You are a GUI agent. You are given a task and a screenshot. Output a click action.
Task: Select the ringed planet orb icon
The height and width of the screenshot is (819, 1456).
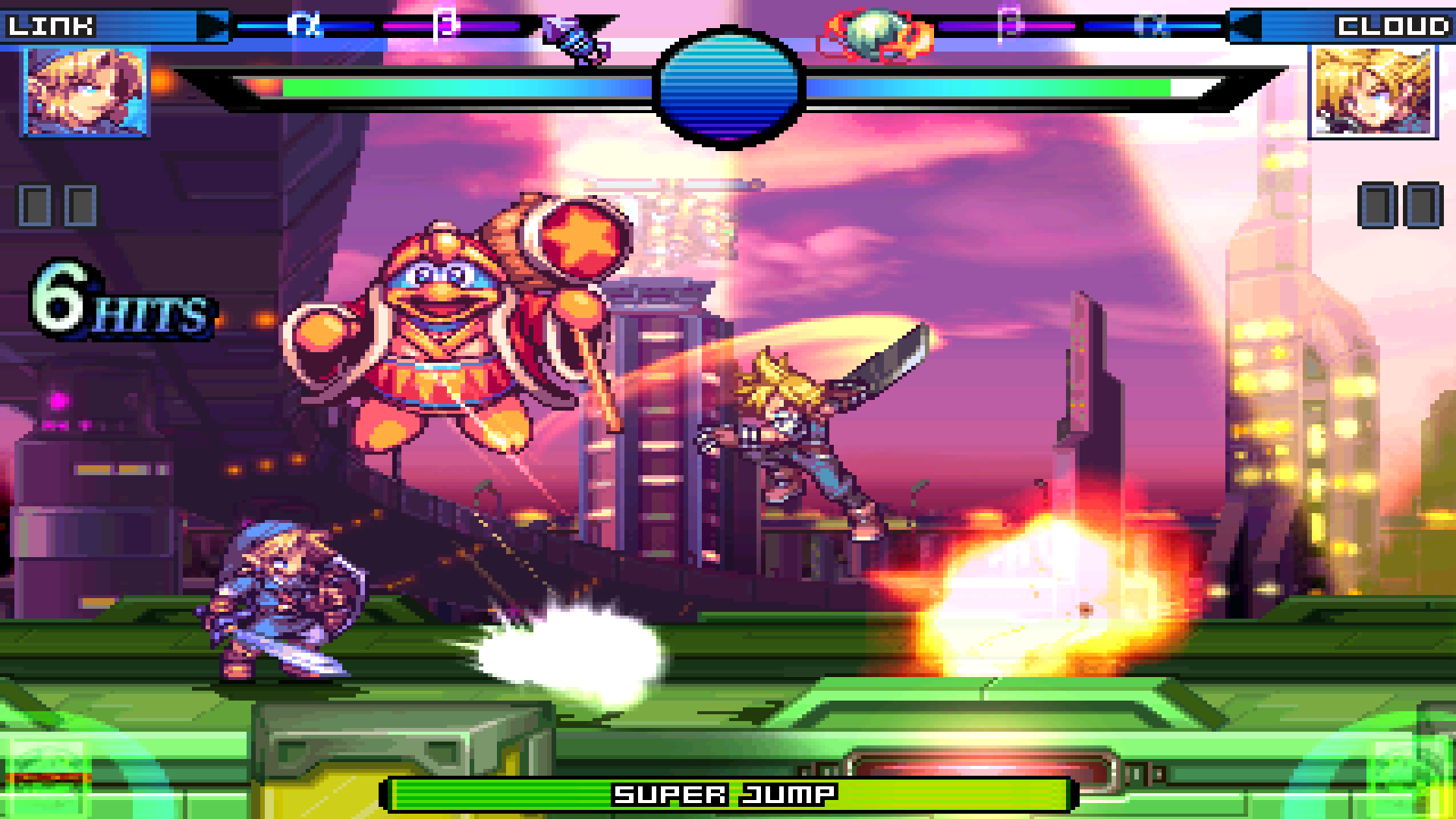point(875,35)
